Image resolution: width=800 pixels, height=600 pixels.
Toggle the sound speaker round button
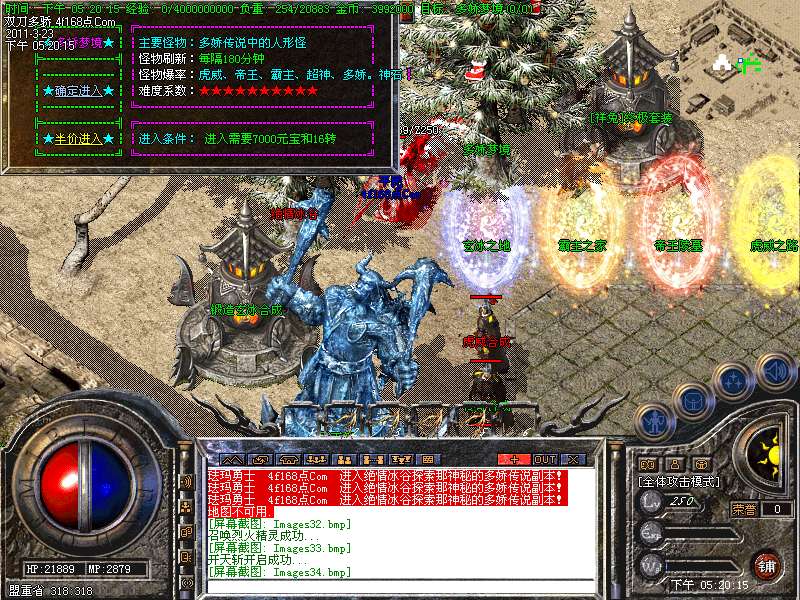pyautogui.click(x=776, y=371)
